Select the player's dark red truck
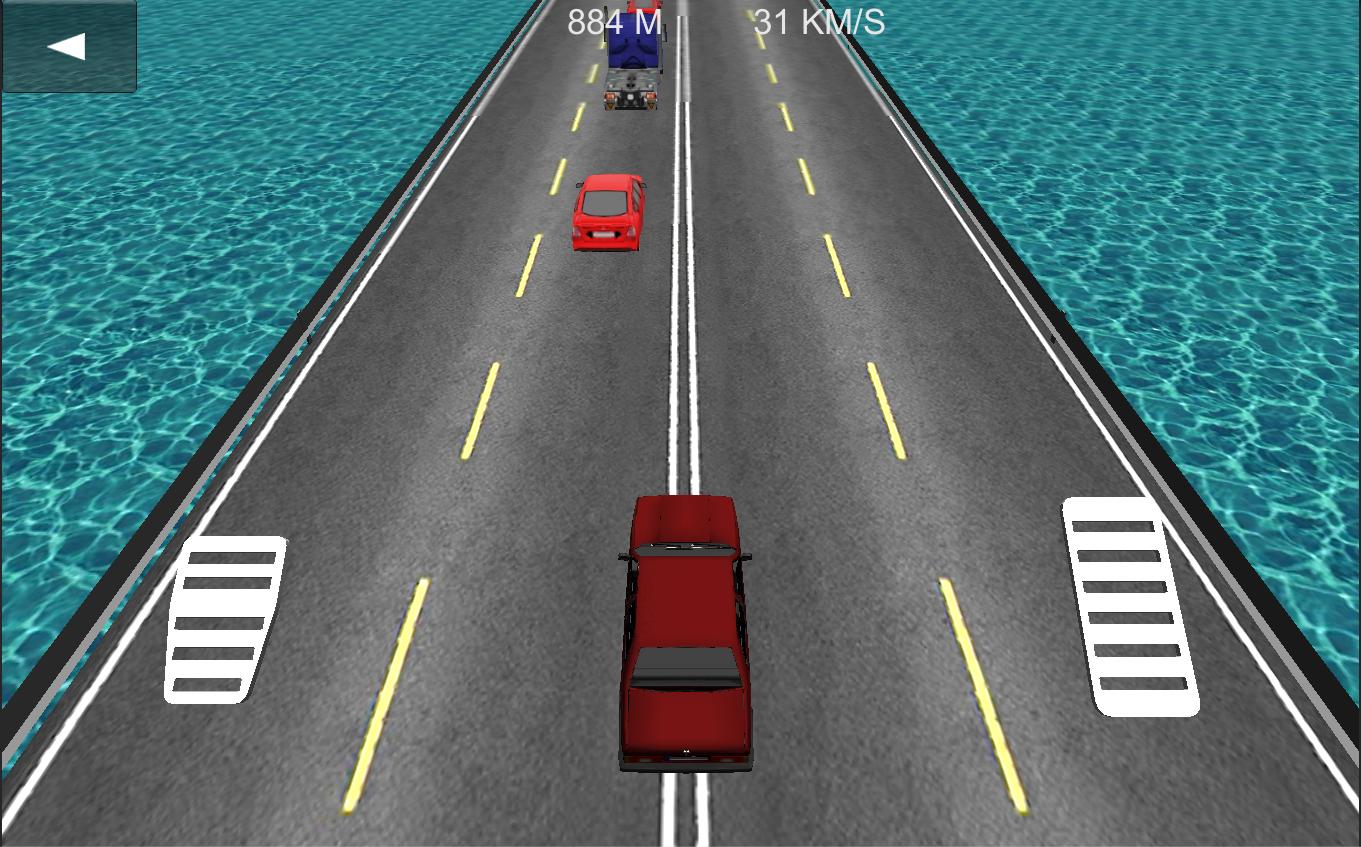This screenshot has height=847, width=1361. (x=684, y=630)
